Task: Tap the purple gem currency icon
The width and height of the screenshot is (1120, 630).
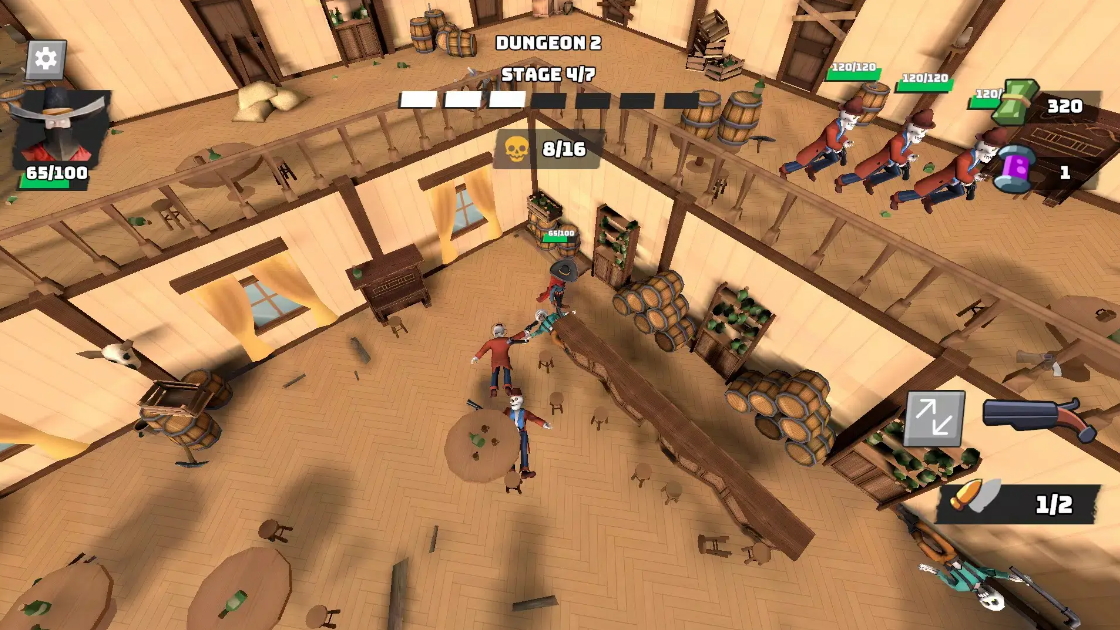Action: tap(1013, 166)
